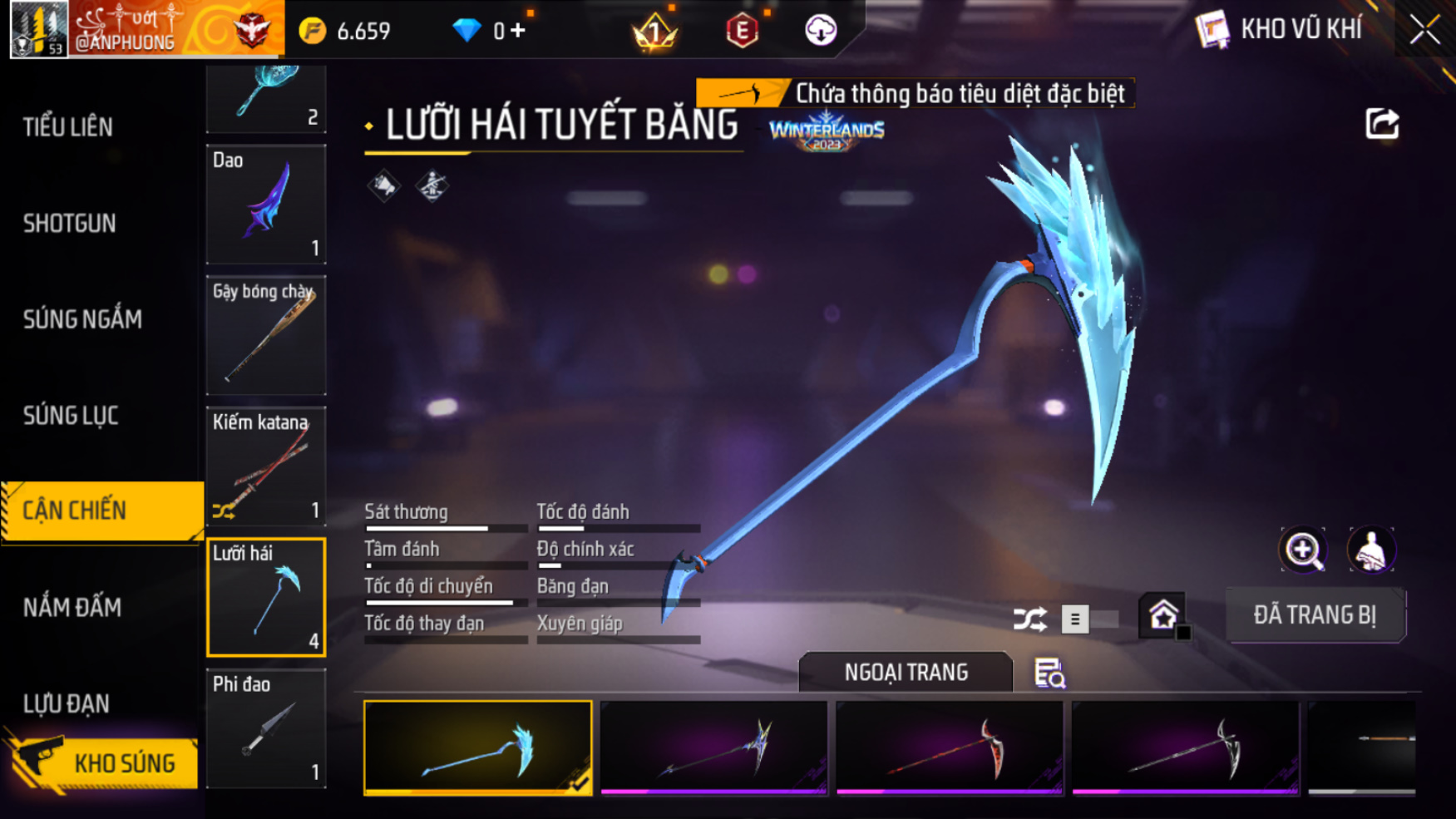Screen dimensions: 1456x819
Task: Open the Kho Súng gun vault
Action: click(x=104, y=762)
